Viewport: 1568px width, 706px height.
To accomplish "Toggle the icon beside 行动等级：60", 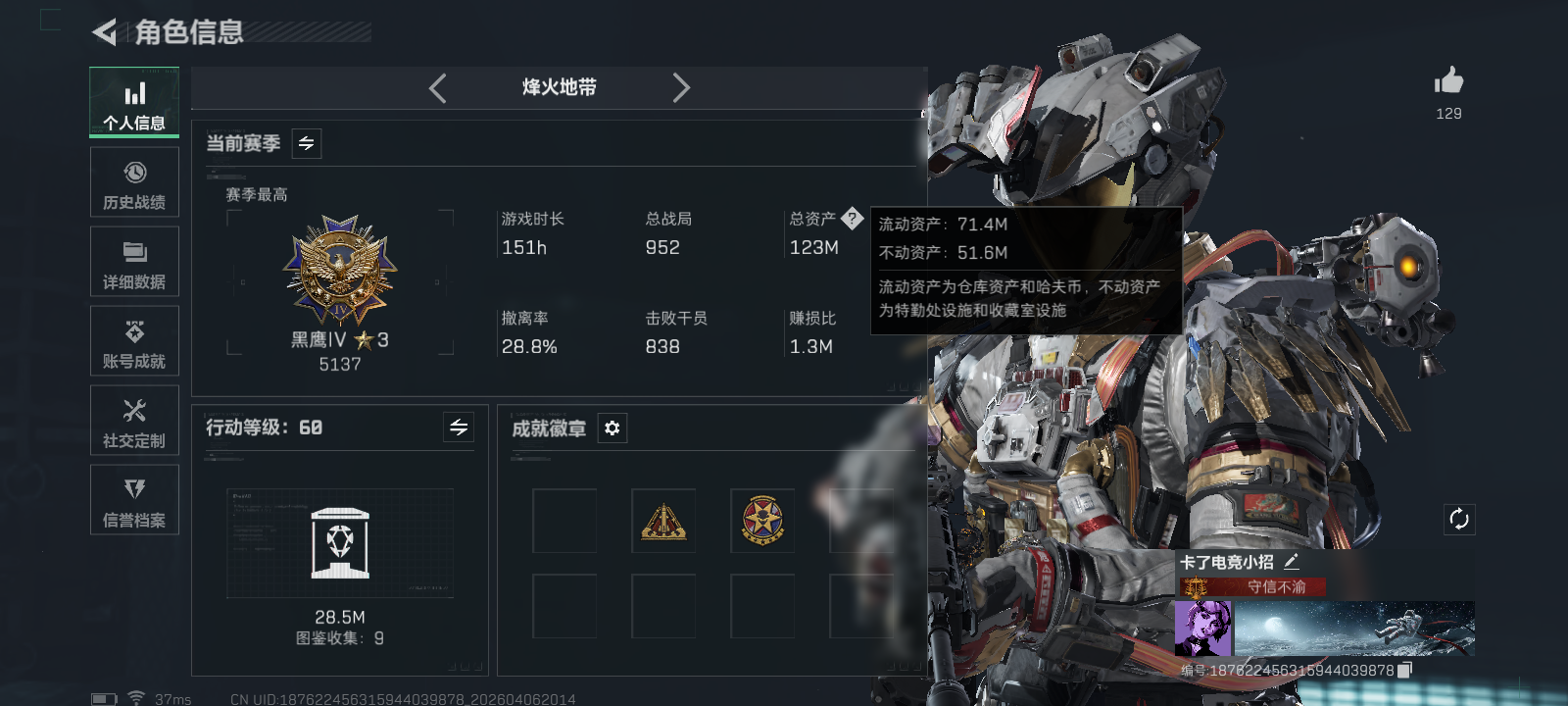I will click(457, 428).
